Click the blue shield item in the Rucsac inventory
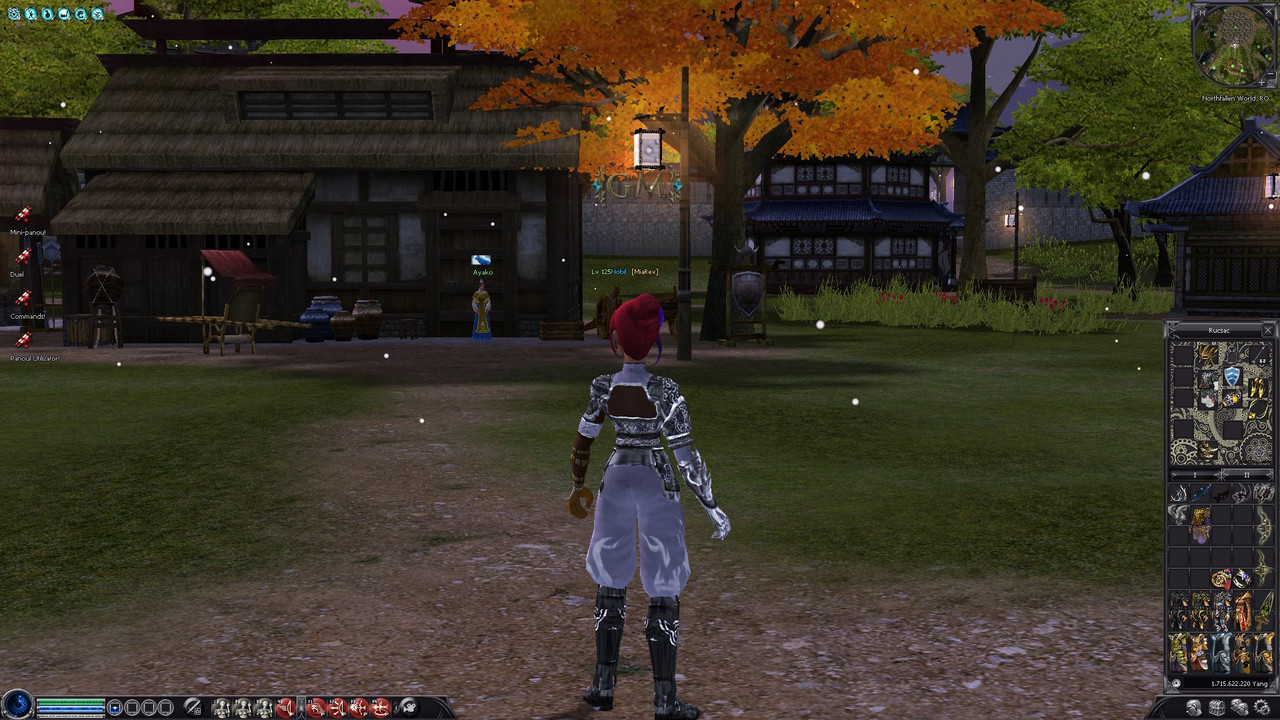 coord(1231,377)
